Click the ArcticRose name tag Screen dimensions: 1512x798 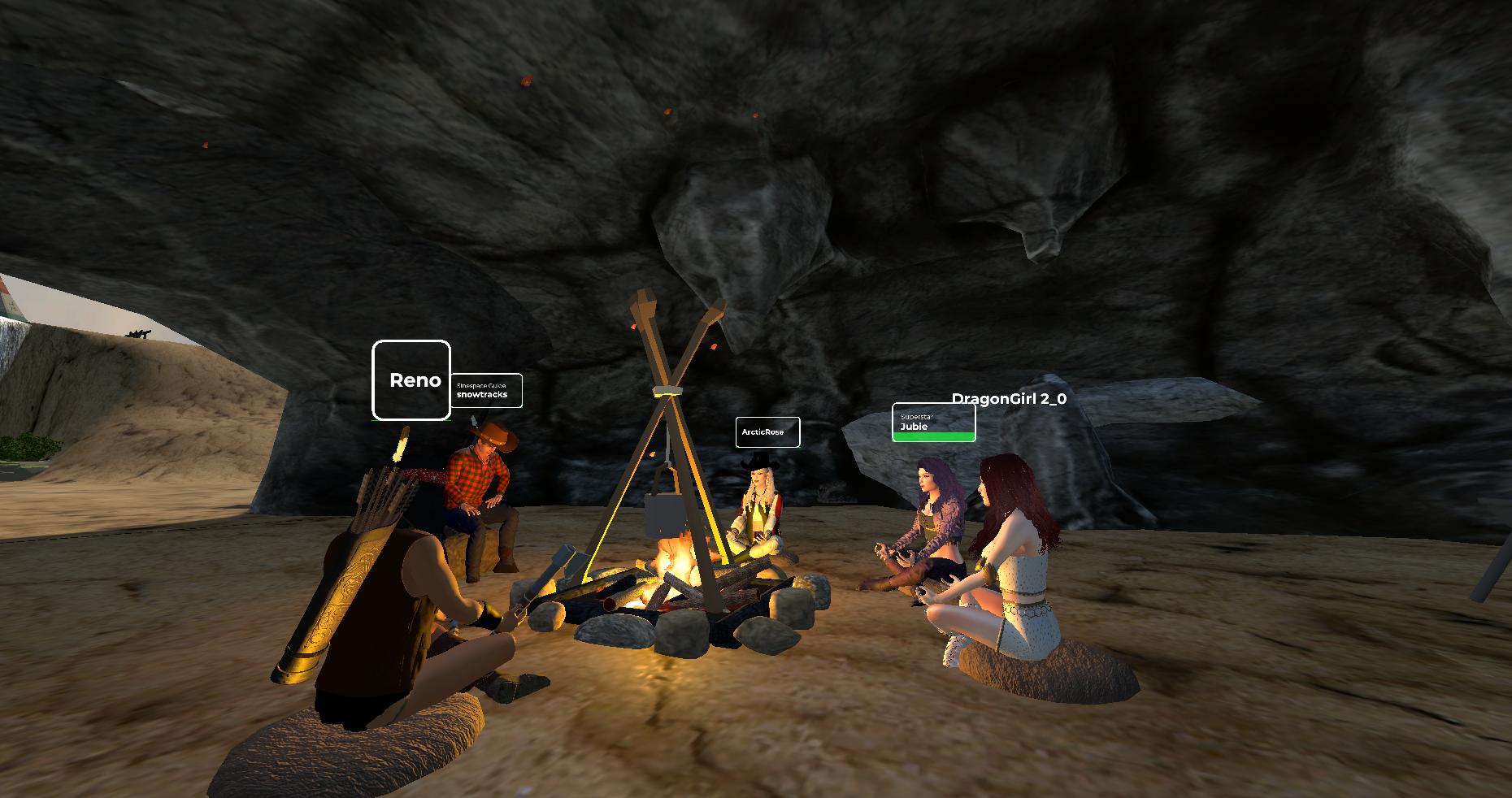click(767, 432)
